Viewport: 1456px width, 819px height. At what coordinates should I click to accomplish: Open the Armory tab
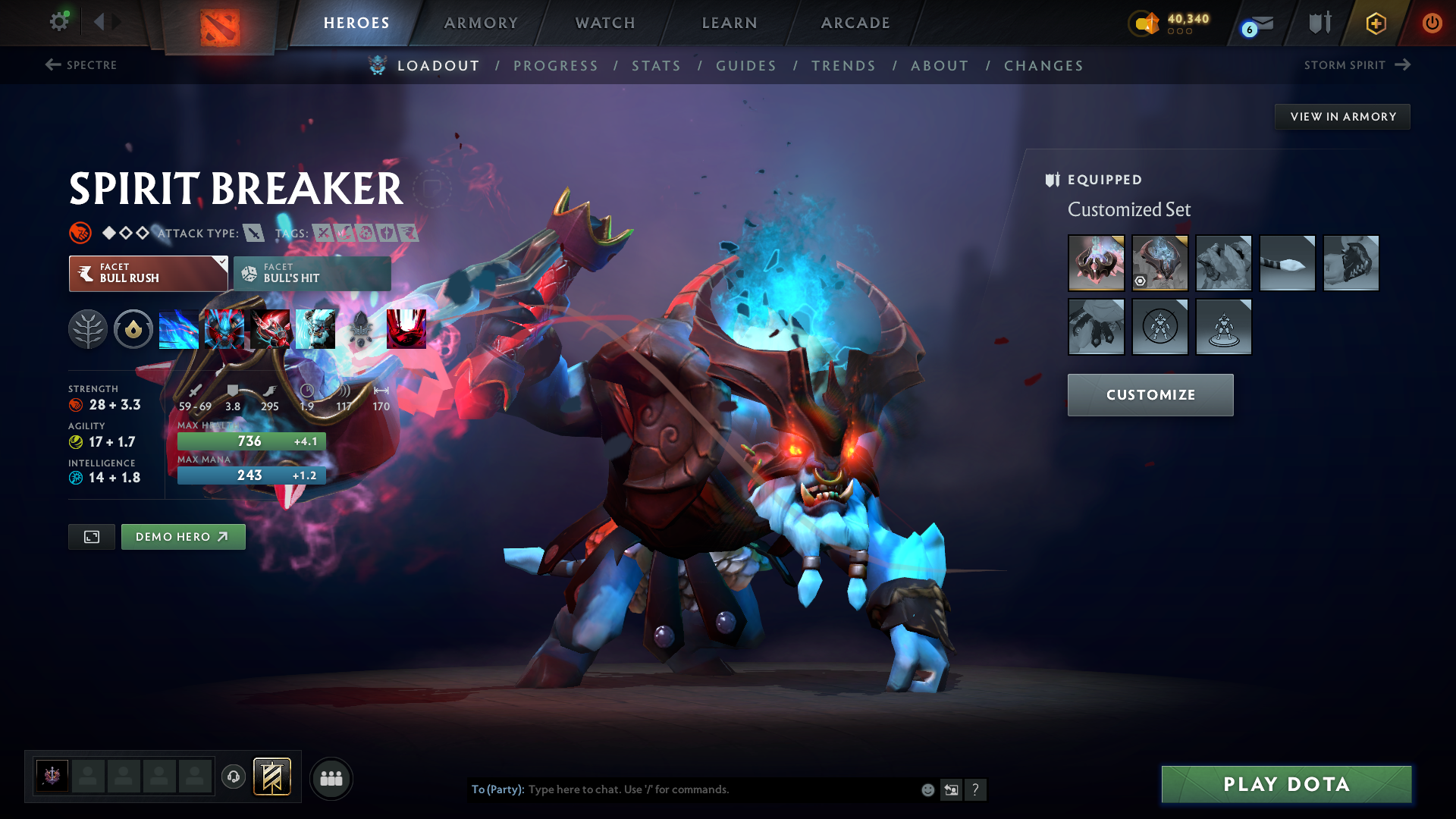pos(481,23)
